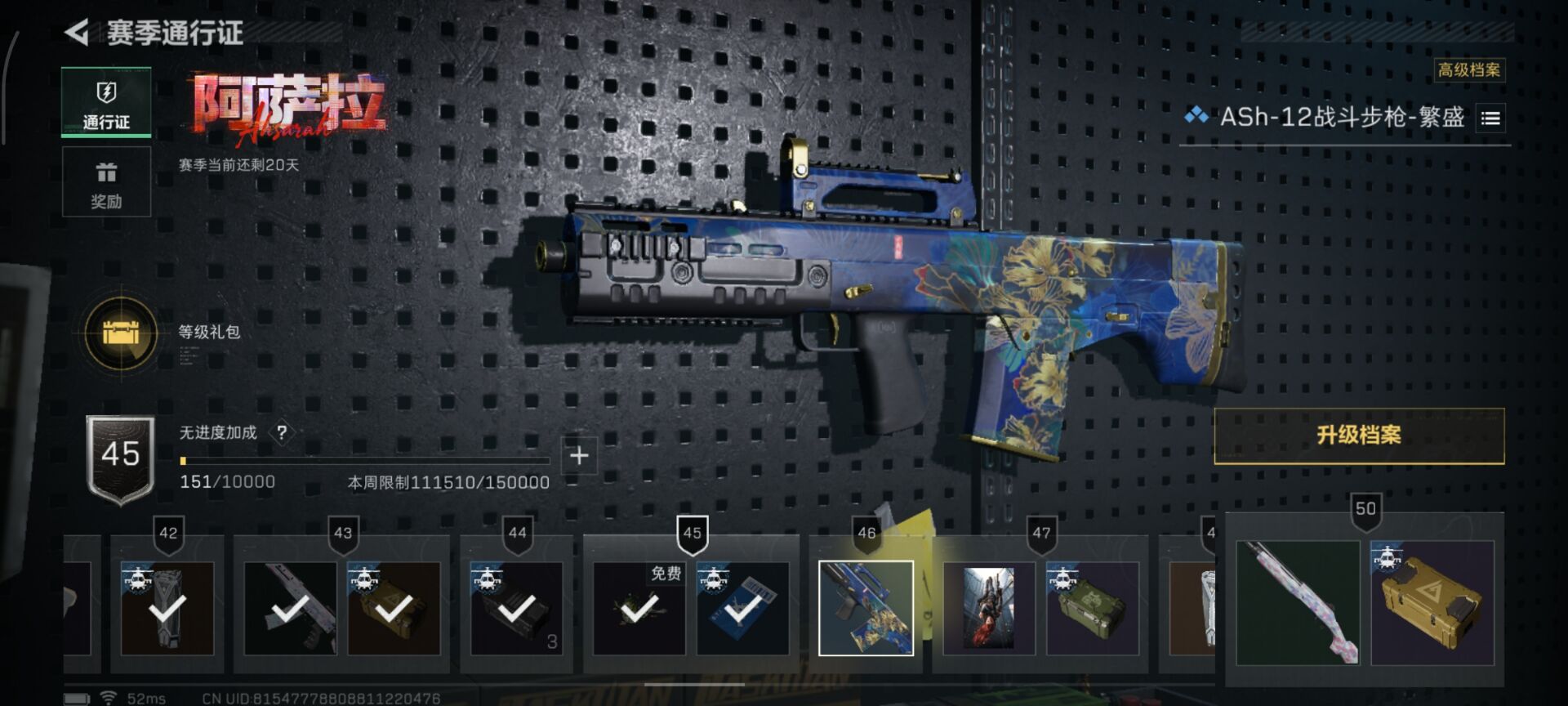Go back from the season pass screen
Screen dimensions: 1568x706
(x=78, y=33)
